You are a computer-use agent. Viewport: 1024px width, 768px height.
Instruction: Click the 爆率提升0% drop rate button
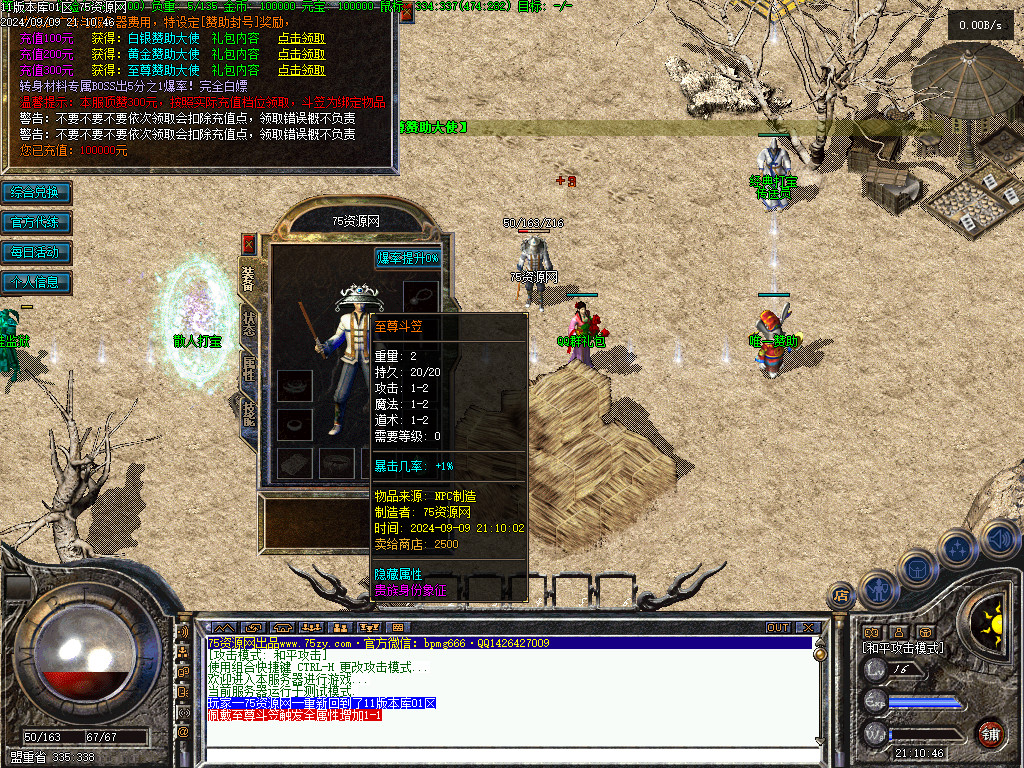407,258
